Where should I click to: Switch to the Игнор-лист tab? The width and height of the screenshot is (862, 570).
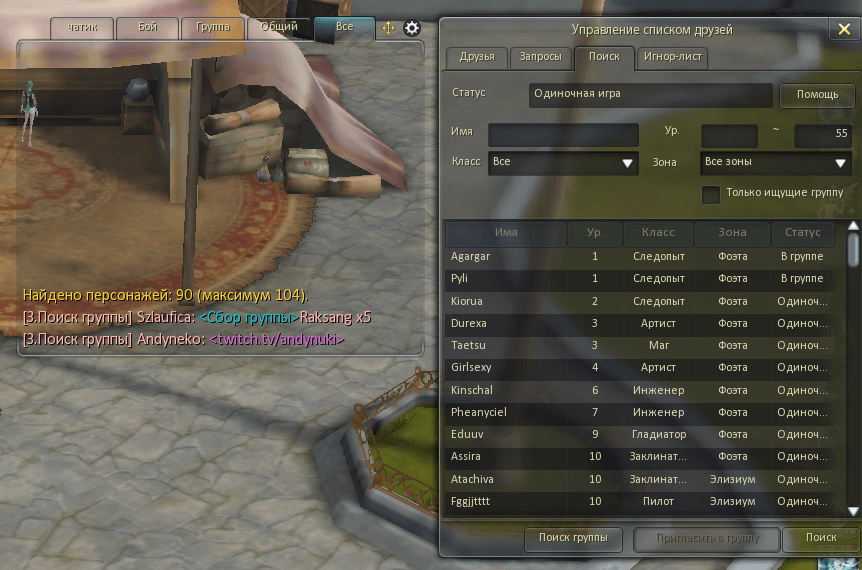point(672,57)
